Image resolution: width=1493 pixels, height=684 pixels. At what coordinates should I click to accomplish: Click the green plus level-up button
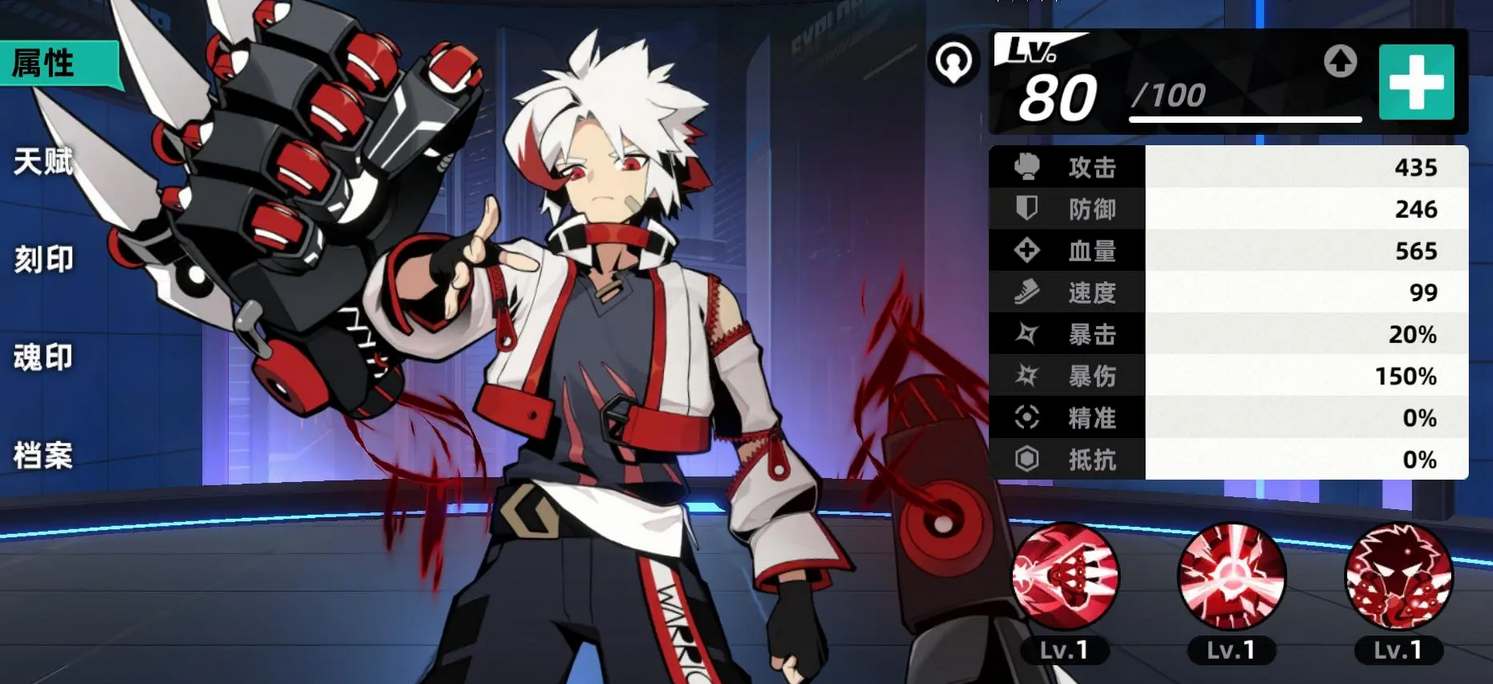1416,83
